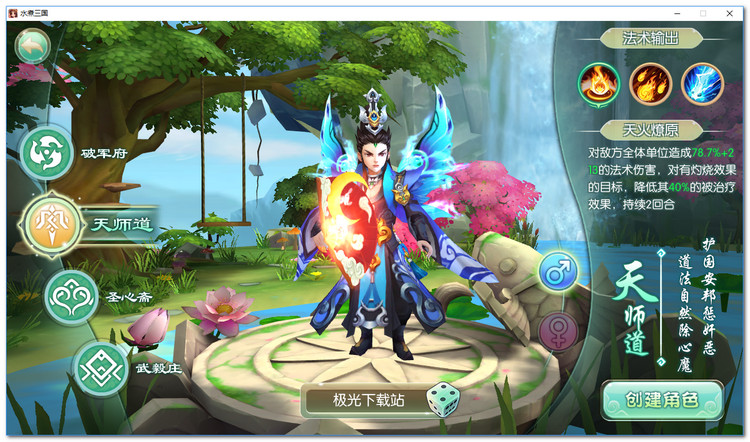This screenshot has width=750, height=442.
Task: Select the 破军府 faction
Action: [x=47, y=153]
